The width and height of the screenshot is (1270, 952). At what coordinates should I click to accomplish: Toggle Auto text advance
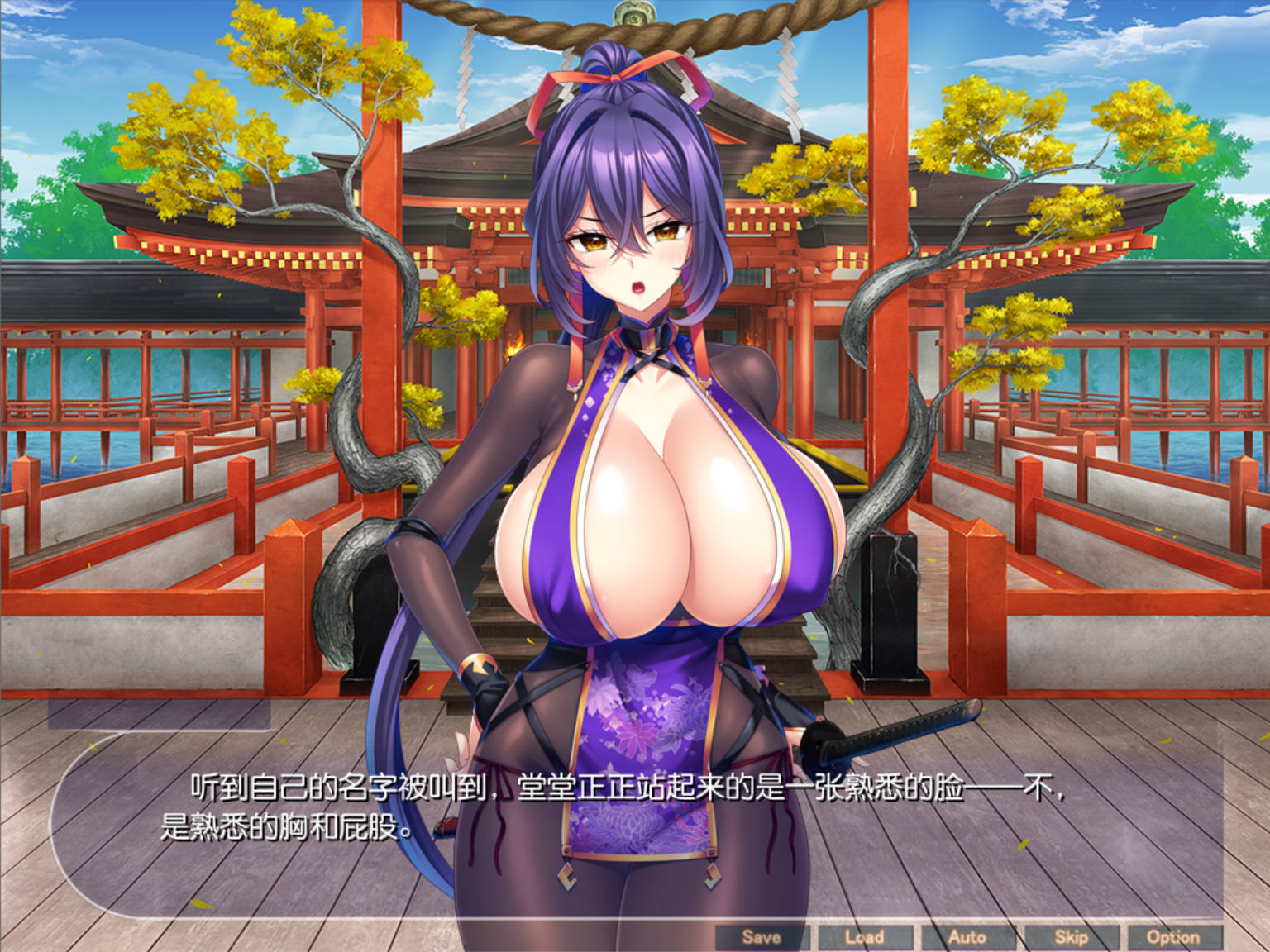click(x=967, y=937)
